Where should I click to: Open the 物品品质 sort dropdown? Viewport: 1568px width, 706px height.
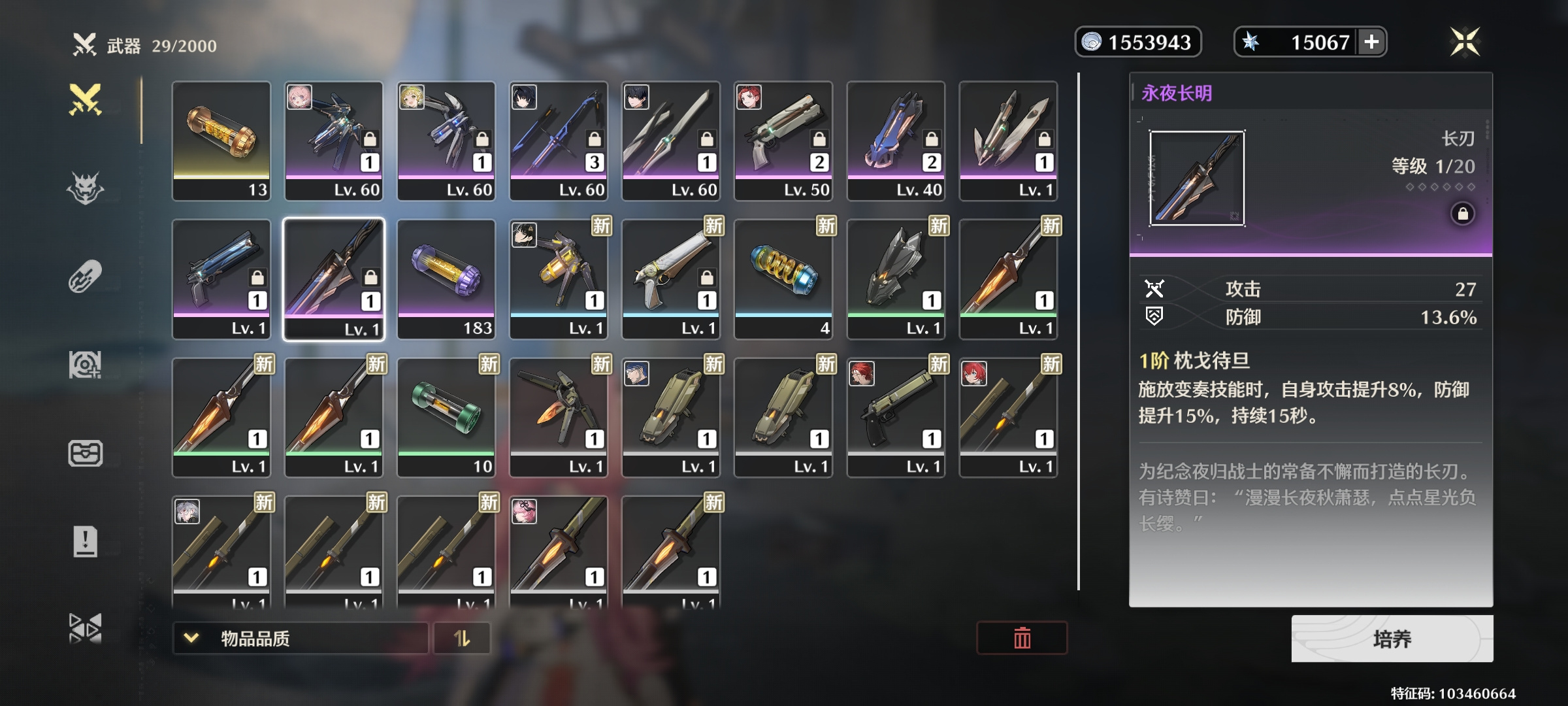click(x=300, y=638)
